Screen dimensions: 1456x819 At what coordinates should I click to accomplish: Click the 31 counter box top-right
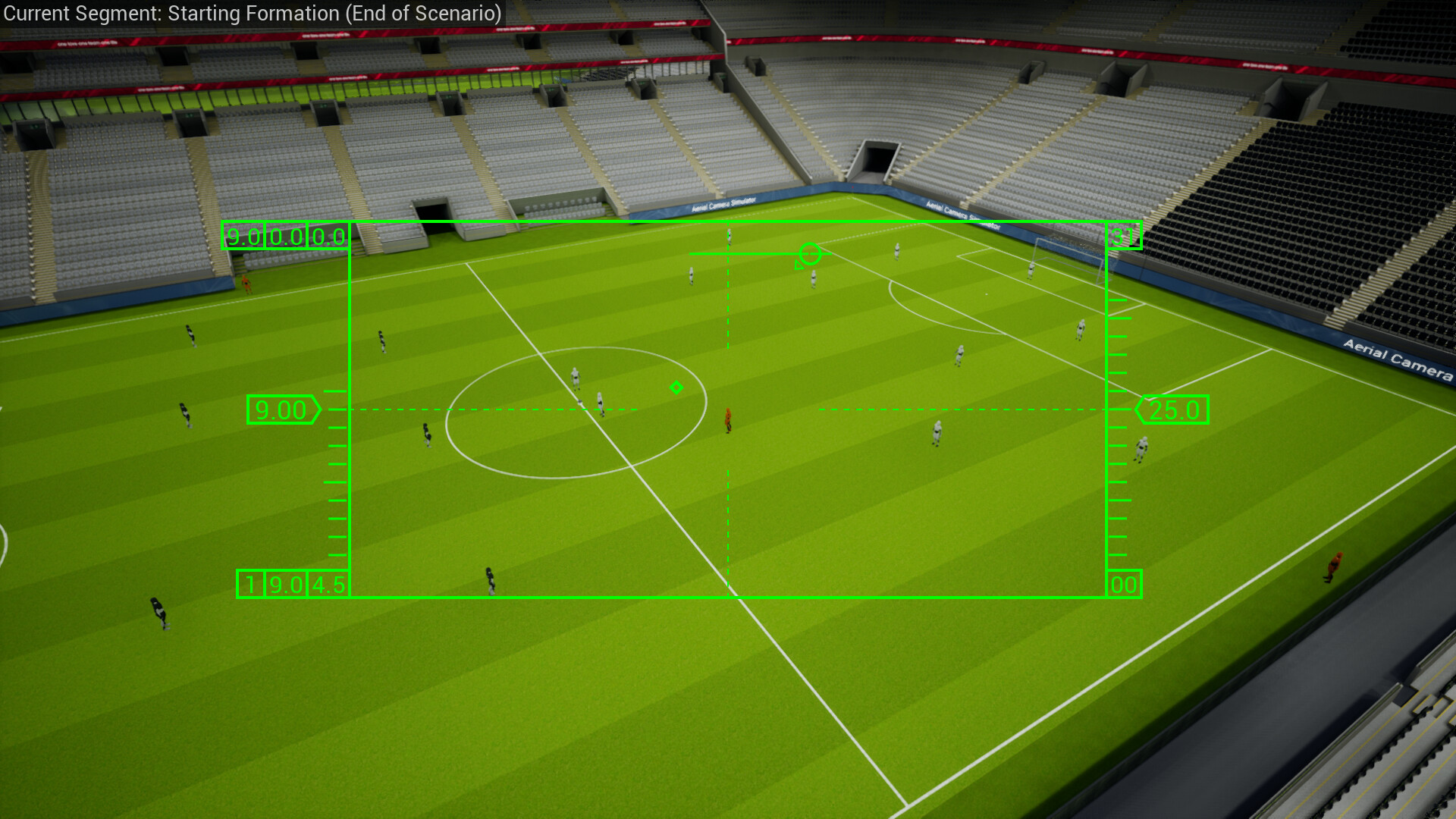(1125, 236)
